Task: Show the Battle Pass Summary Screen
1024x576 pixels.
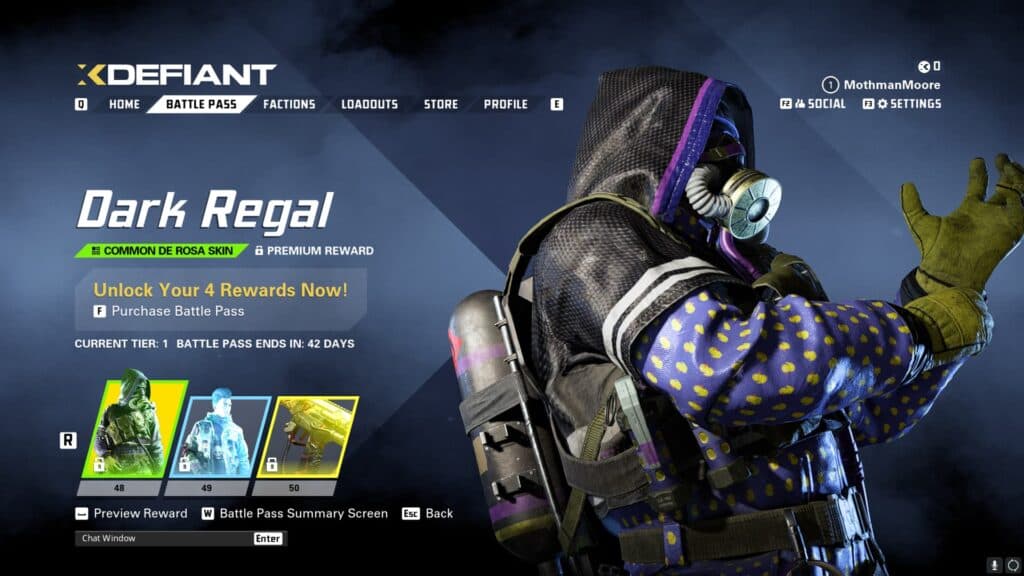Action: click(x=303, y=513)
